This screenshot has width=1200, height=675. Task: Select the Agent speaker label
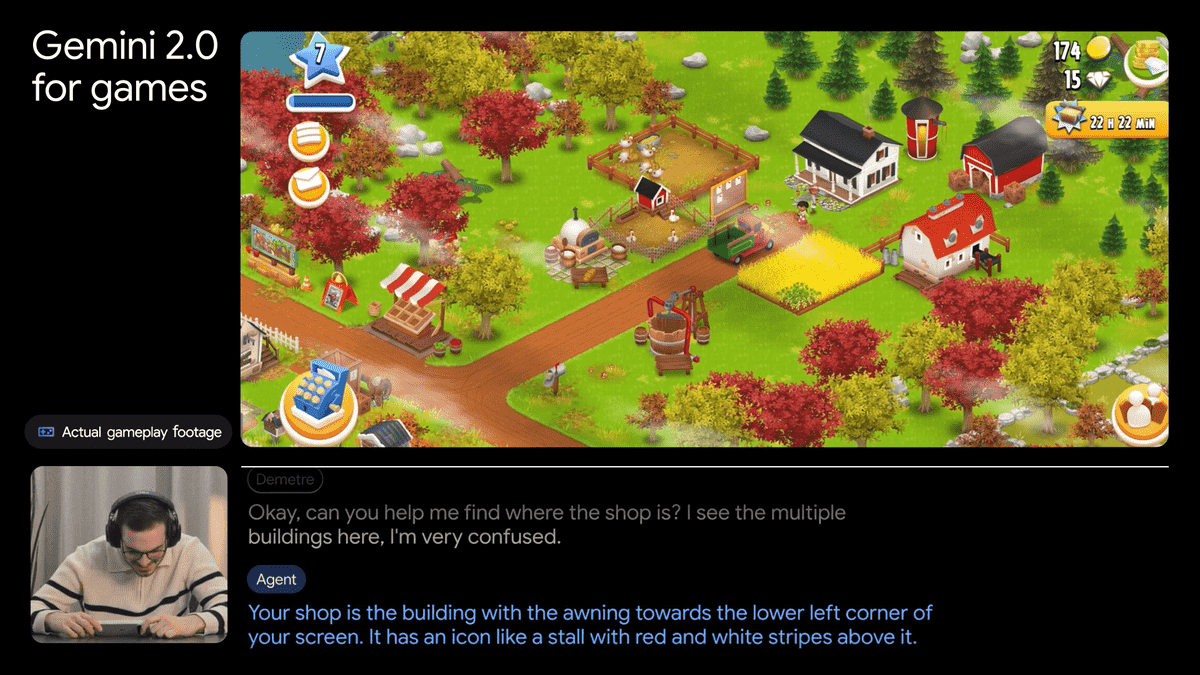point(276,579)
